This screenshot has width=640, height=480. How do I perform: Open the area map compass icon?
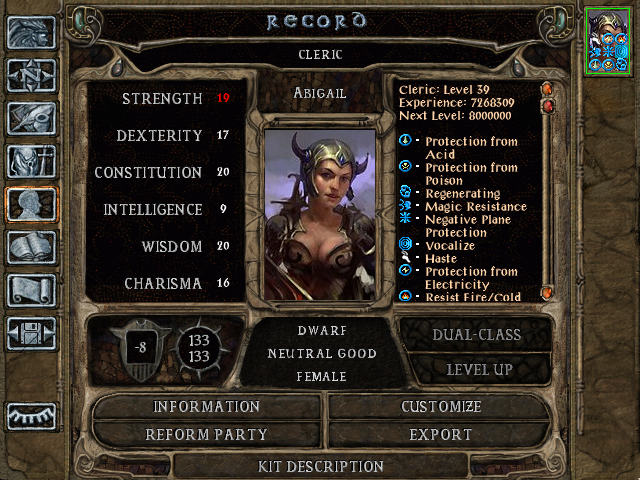point(30,75)
